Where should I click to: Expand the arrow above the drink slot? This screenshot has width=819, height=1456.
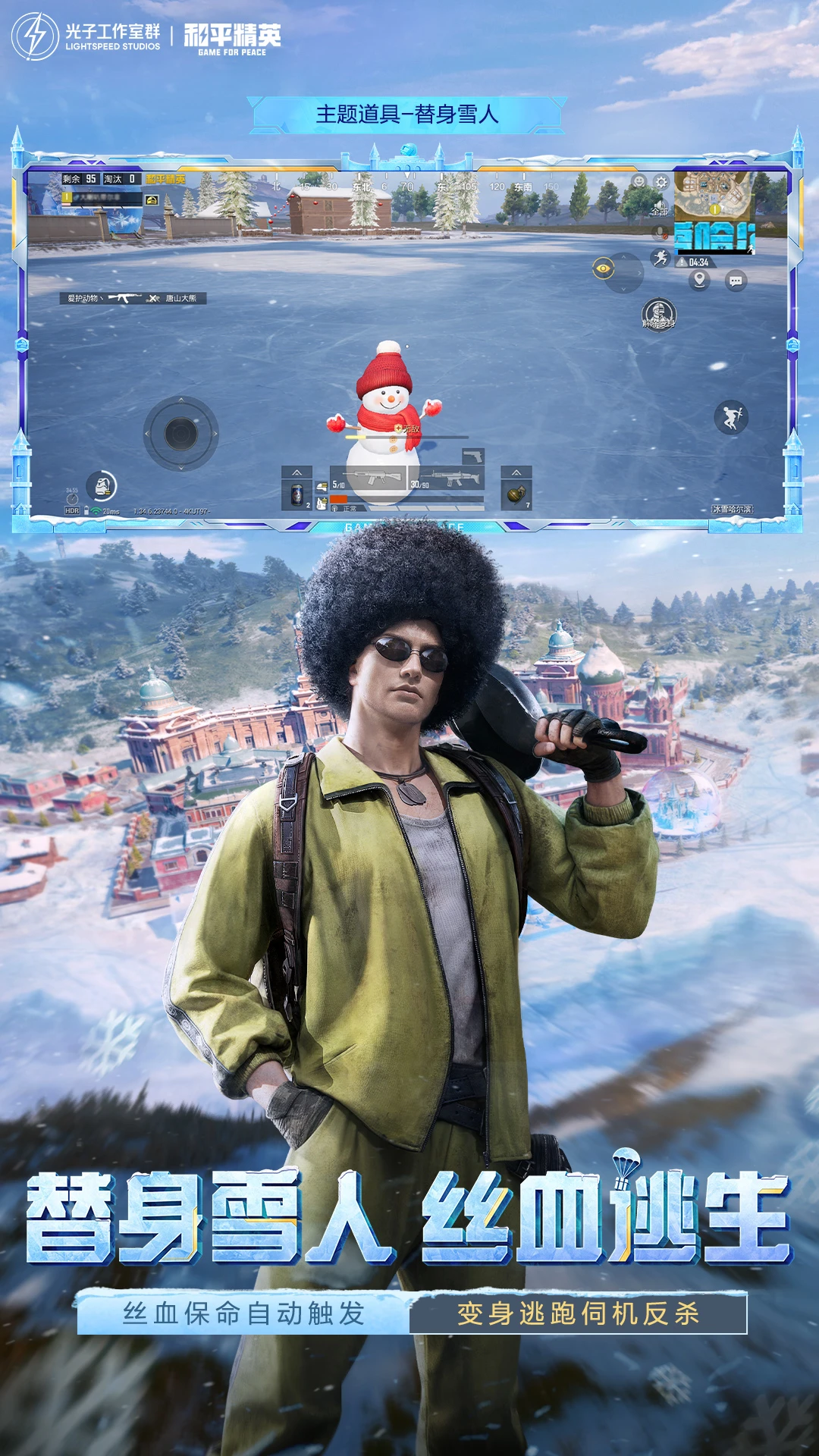(x=297, y=472)
